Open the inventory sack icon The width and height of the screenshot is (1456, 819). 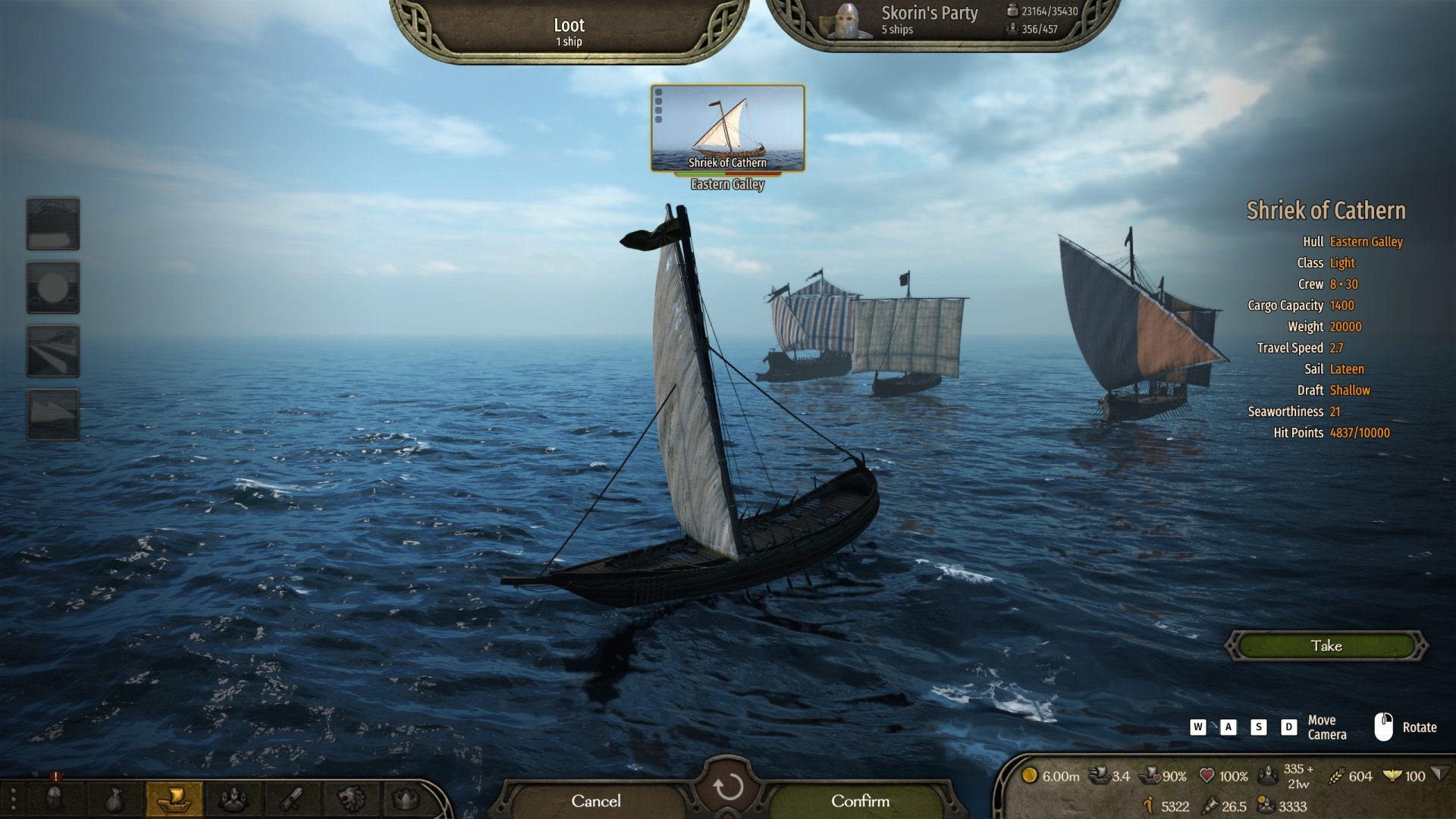coord(114,799)
